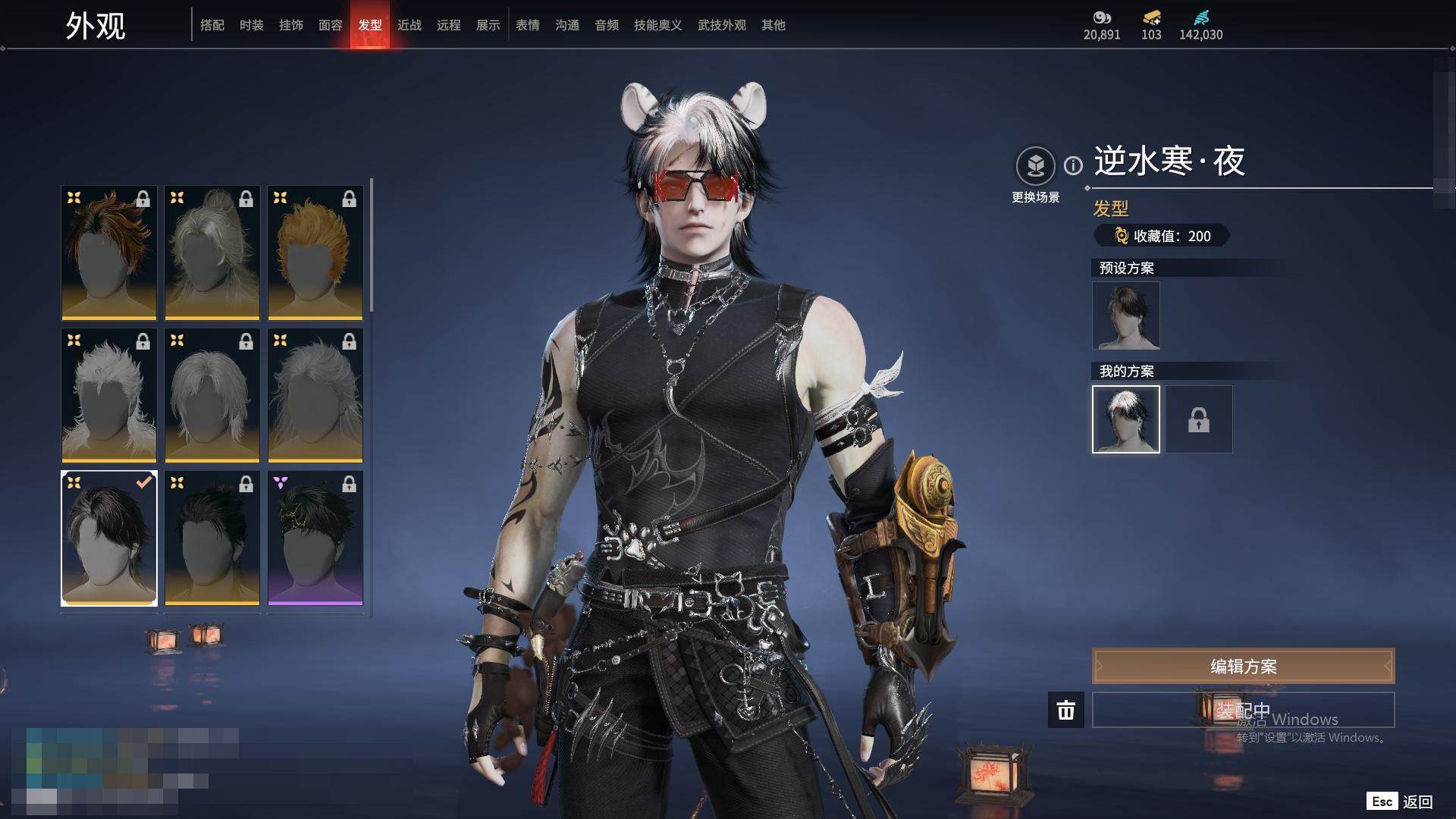The image size is (1456, 819).
Task: Switch to the 表情 tab
Action: (x=528, y=25)
